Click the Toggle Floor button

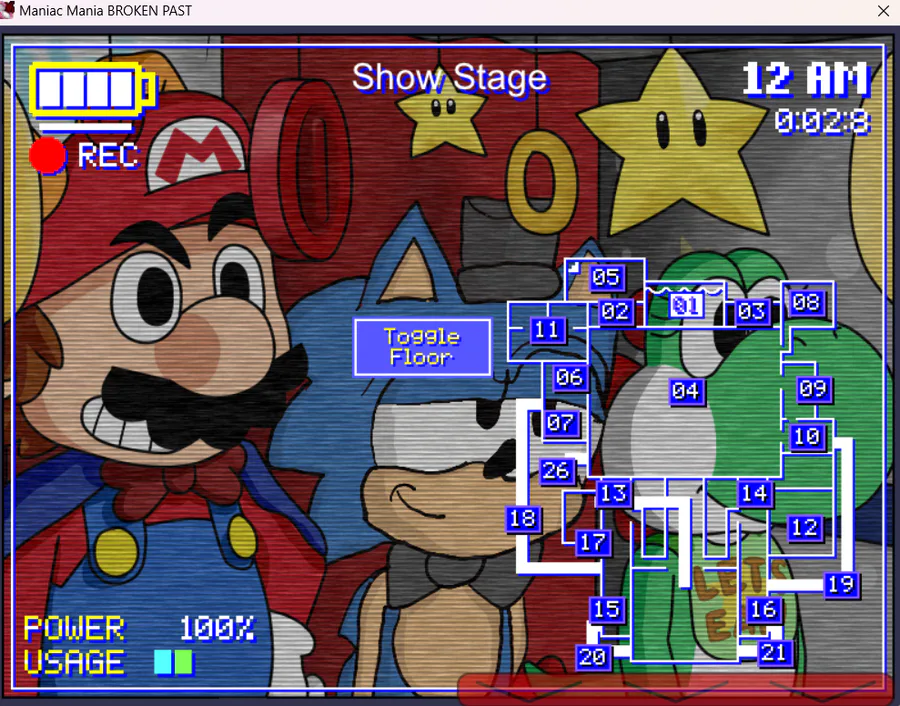click(x=422, y=347)
